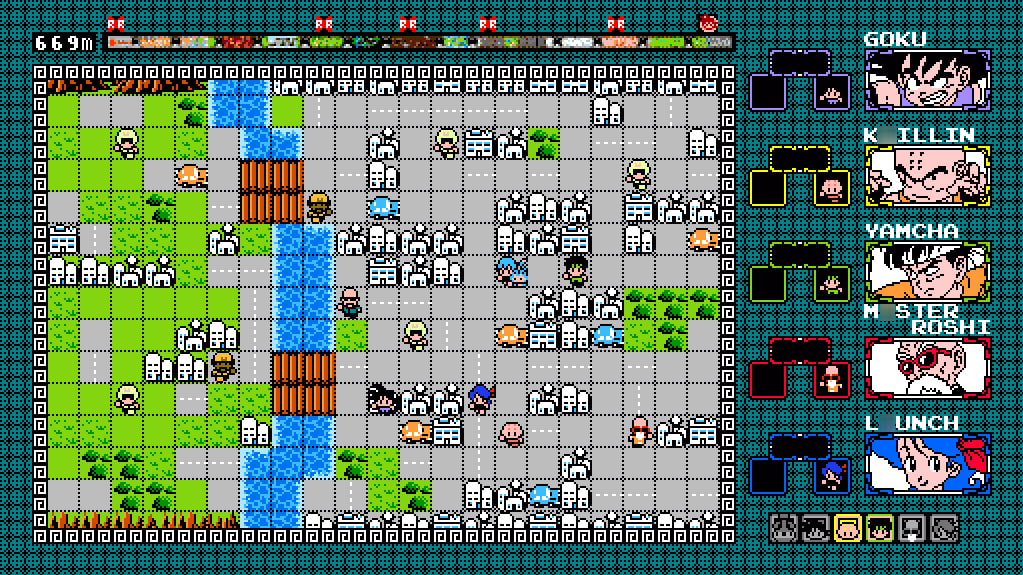Select Krillin's mini sprite in yellow slot
The image size is (1023, 575).
[831, 189]
